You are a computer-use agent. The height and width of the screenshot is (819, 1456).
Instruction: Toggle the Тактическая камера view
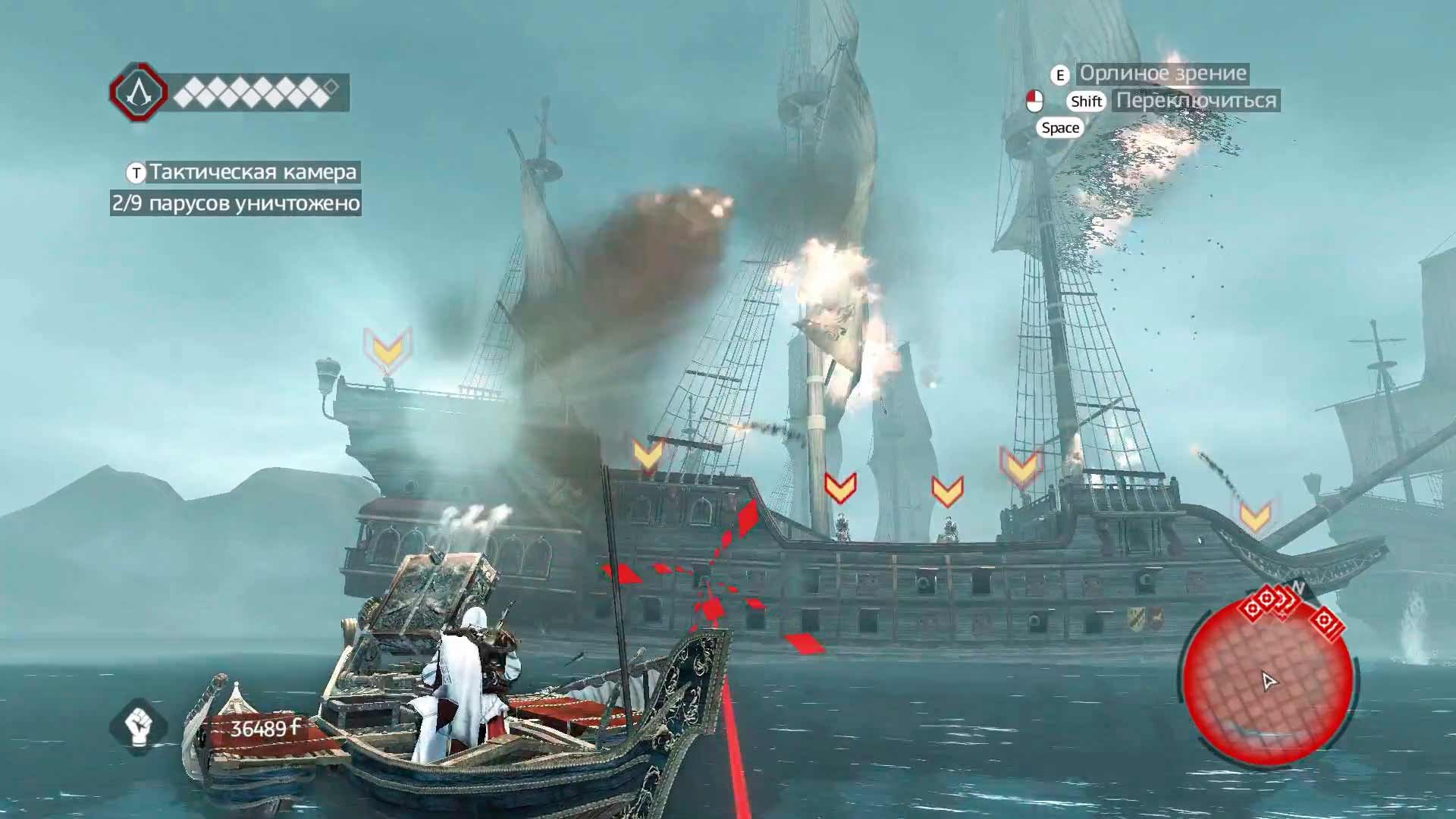coord(252,173)
